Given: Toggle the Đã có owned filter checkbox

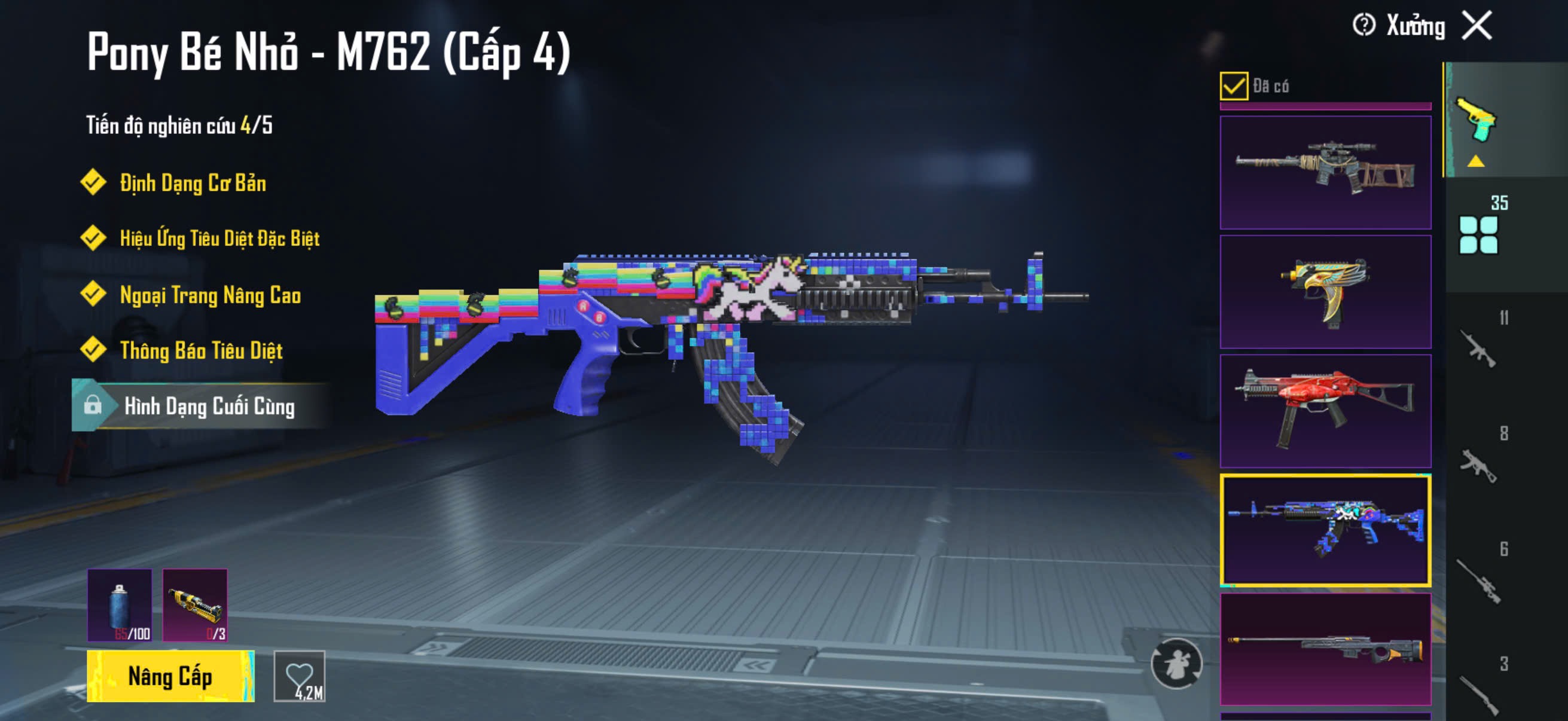Looking at the screenshot, I should click(1234, 85).
